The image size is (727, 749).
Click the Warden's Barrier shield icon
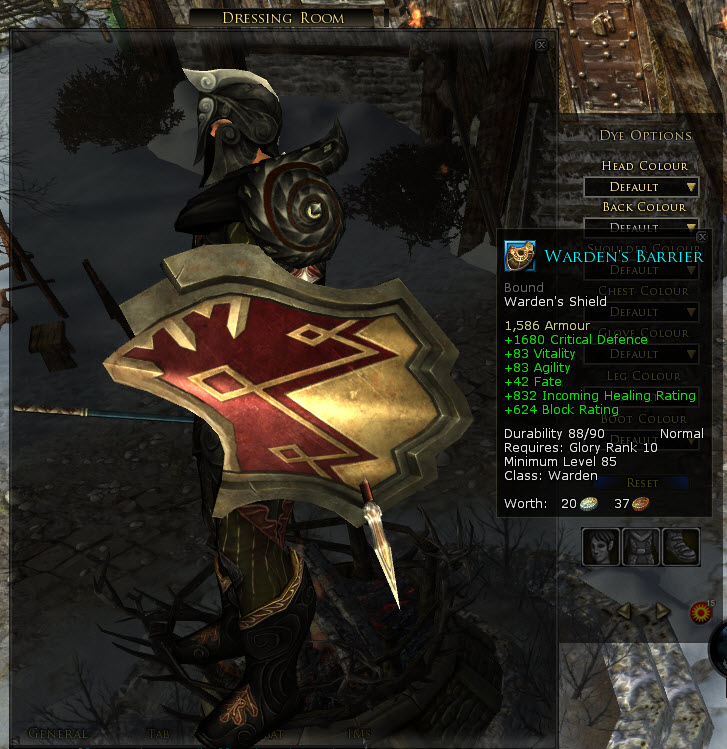[x=520, y=256]
